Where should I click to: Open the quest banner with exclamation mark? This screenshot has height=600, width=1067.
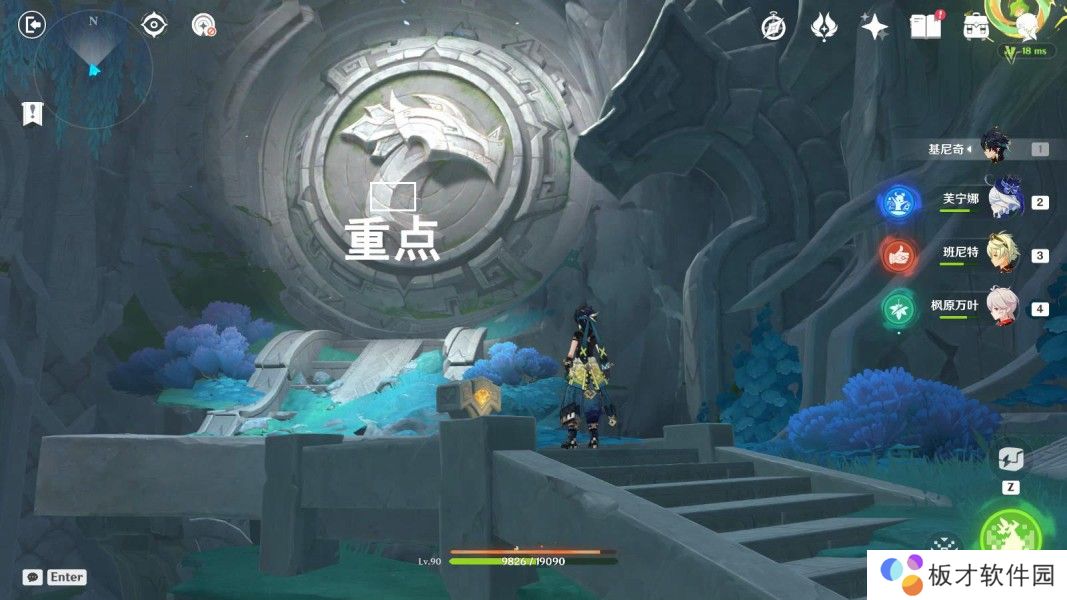coord(32,113)
